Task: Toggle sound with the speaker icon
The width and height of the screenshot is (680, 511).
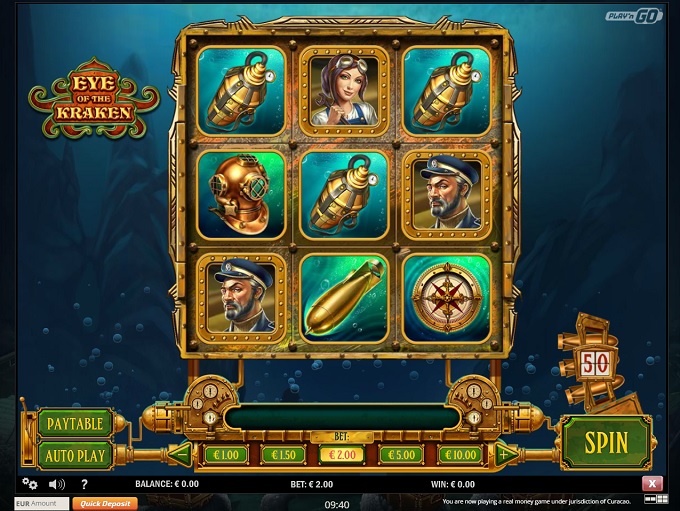Action: tap(57, 484)
